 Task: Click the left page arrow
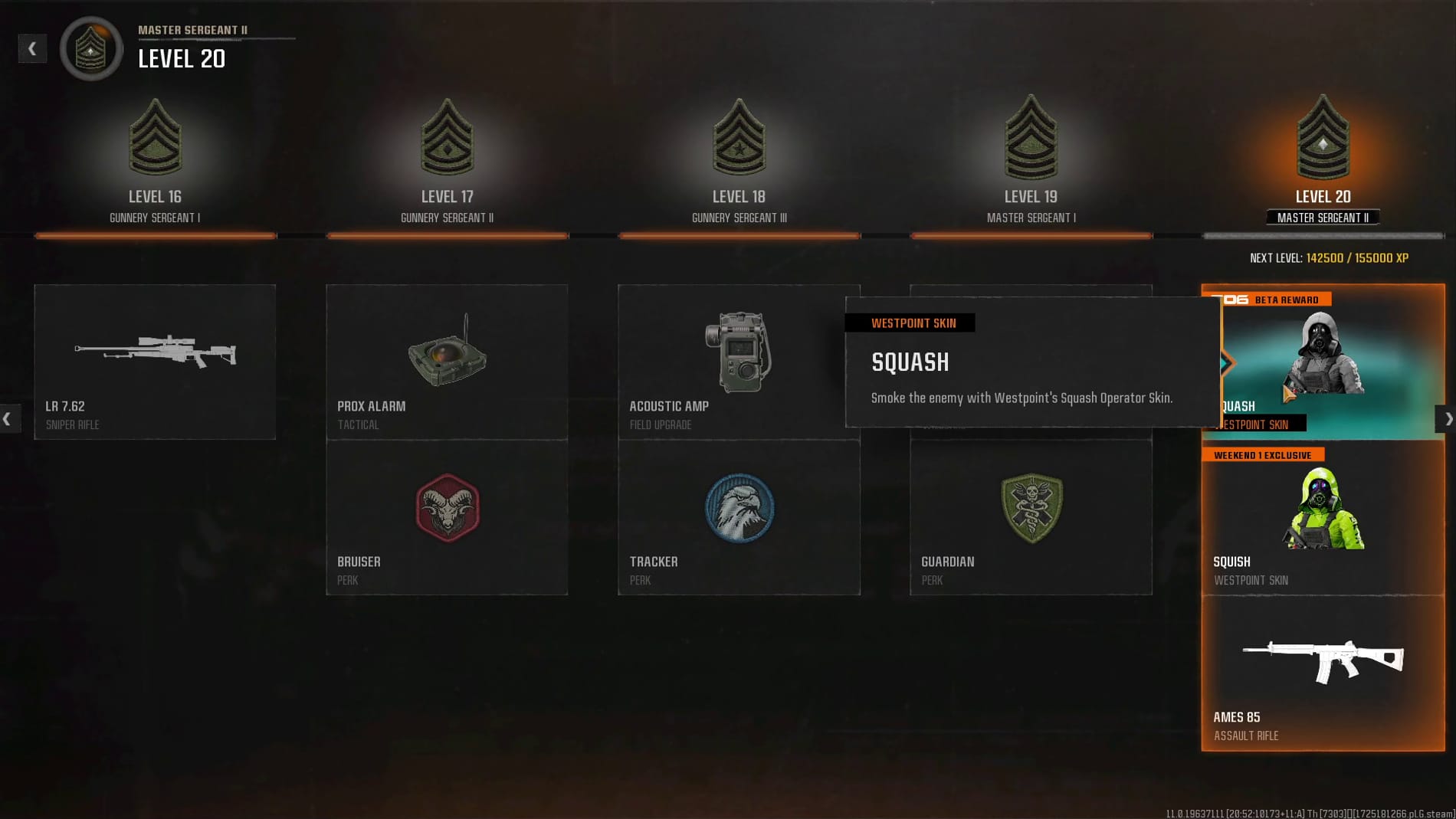tap(8, 419)
